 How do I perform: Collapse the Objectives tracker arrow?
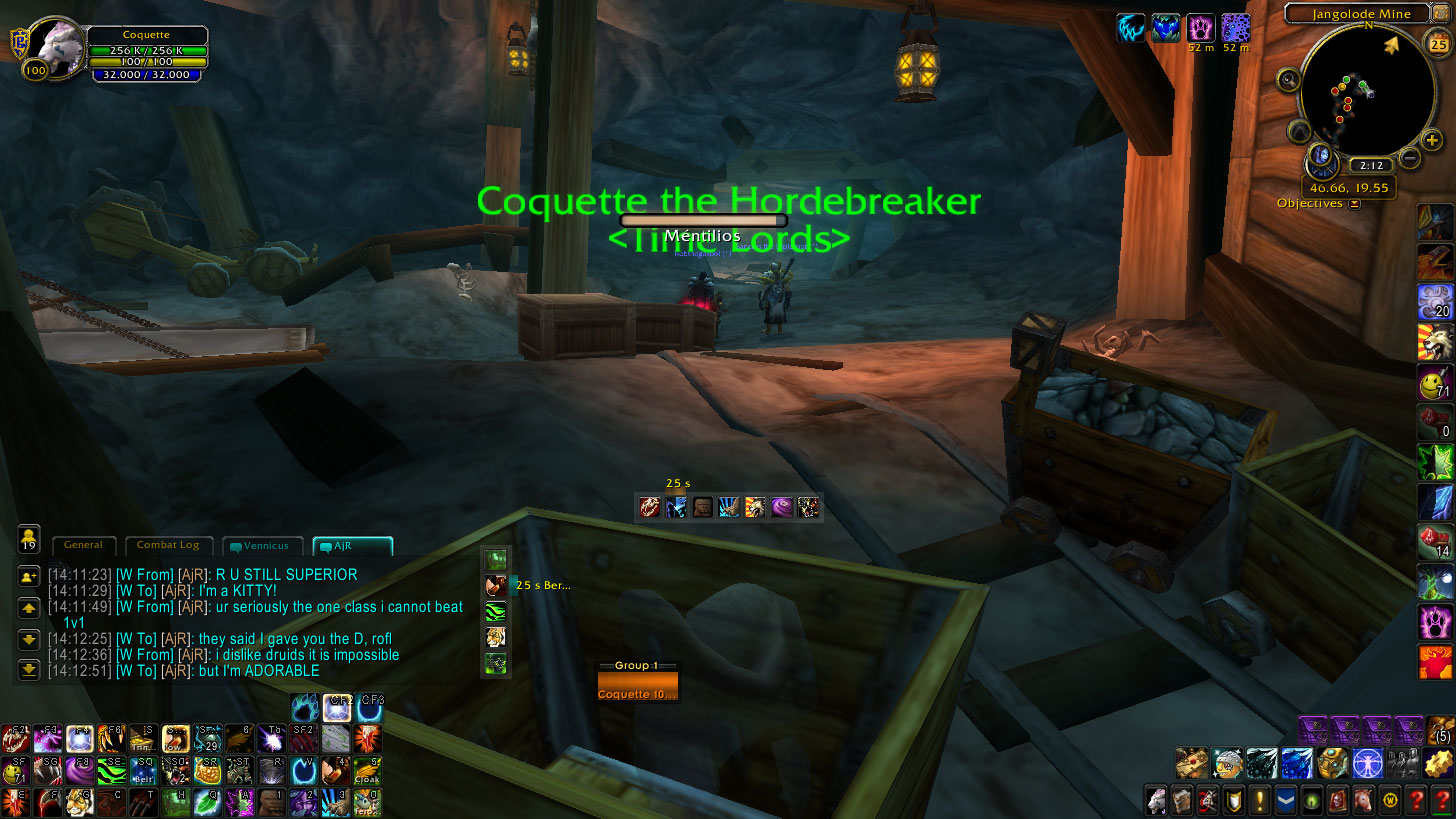(1355, 204)
